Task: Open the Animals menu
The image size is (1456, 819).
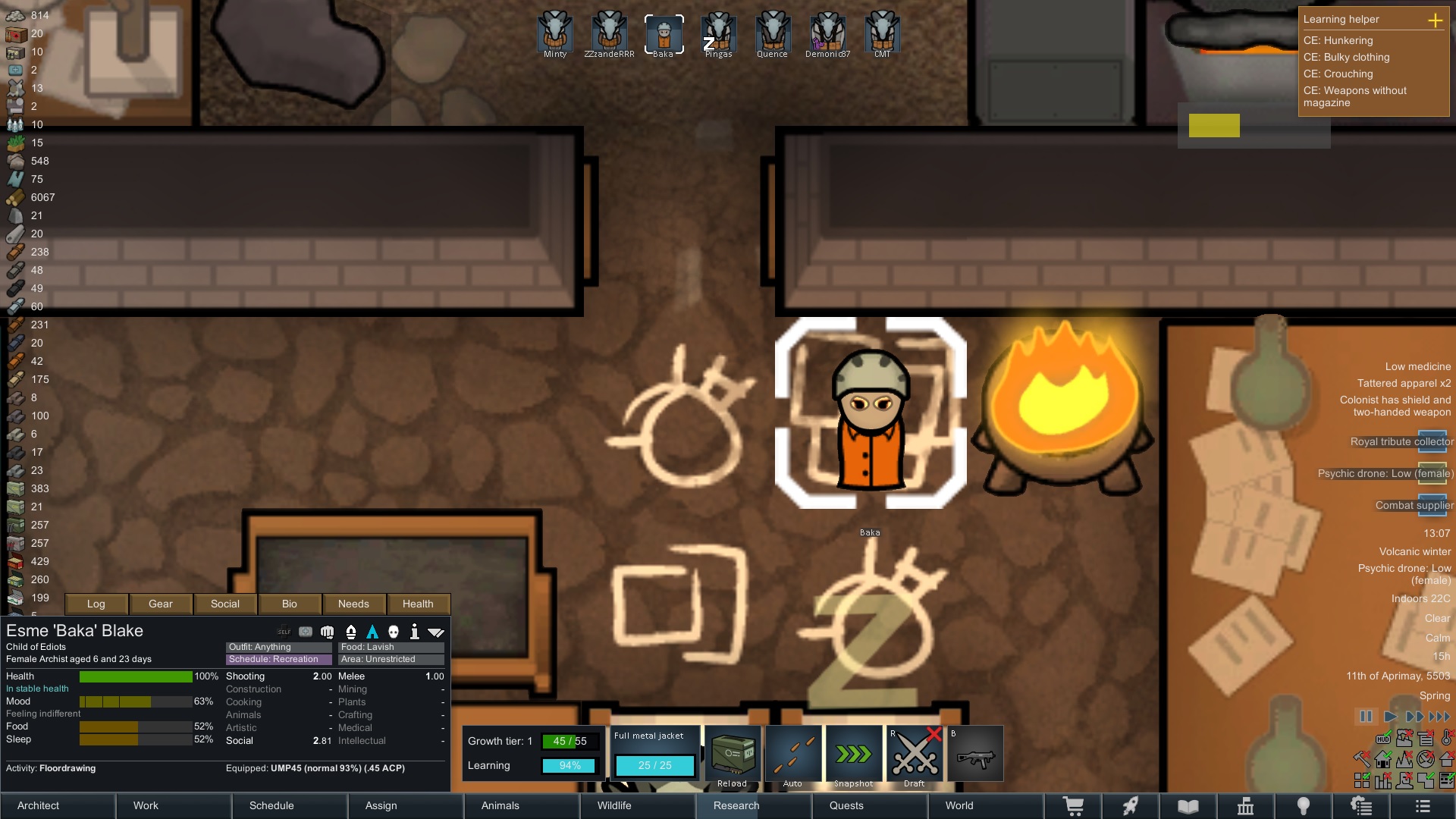Action: pyautogui.click(x=522, y=805)
